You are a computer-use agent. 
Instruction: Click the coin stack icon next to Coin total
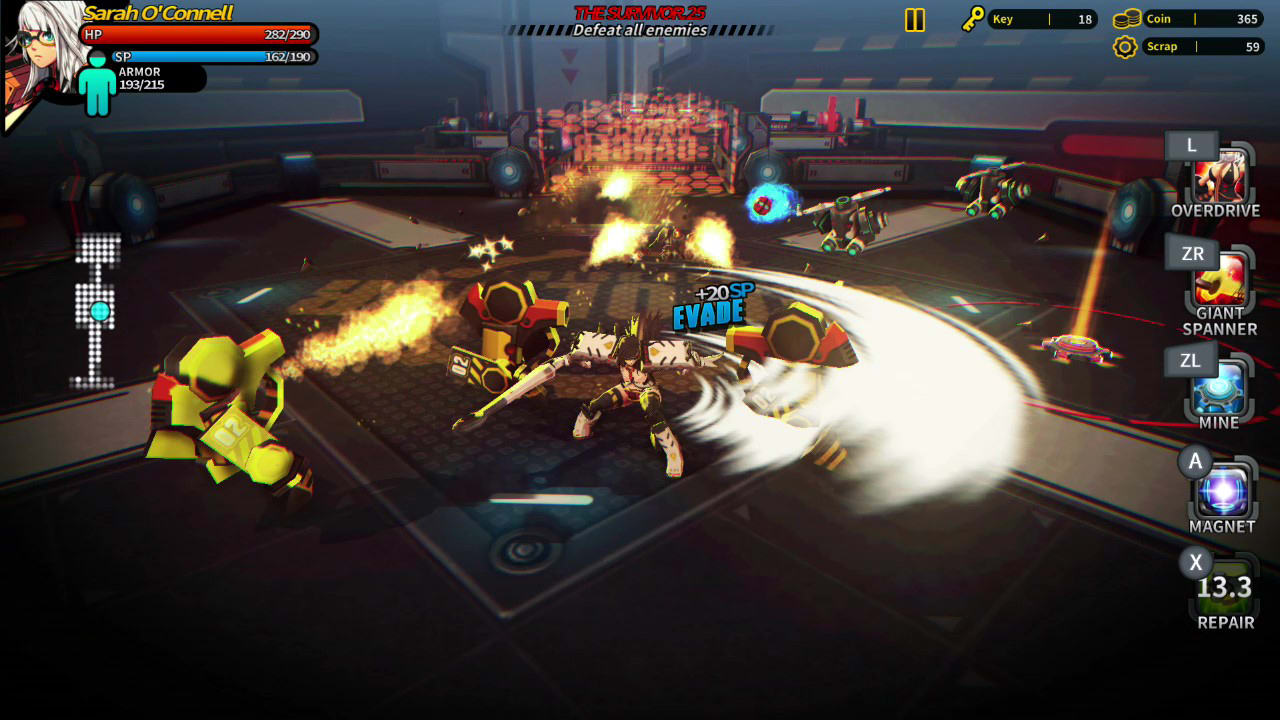point(1128,17)
